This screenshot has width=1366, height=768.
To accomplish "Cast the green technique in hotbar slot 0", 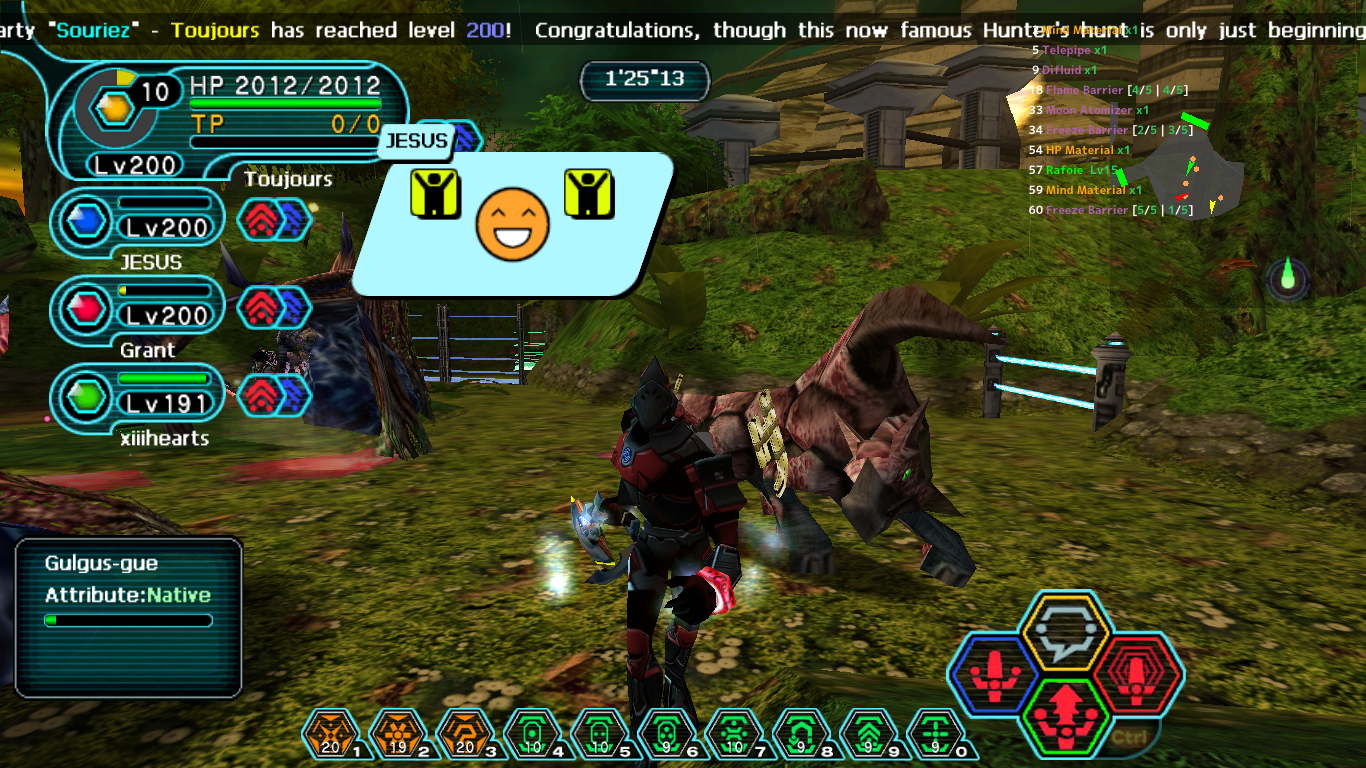I will tap(933, 735).
